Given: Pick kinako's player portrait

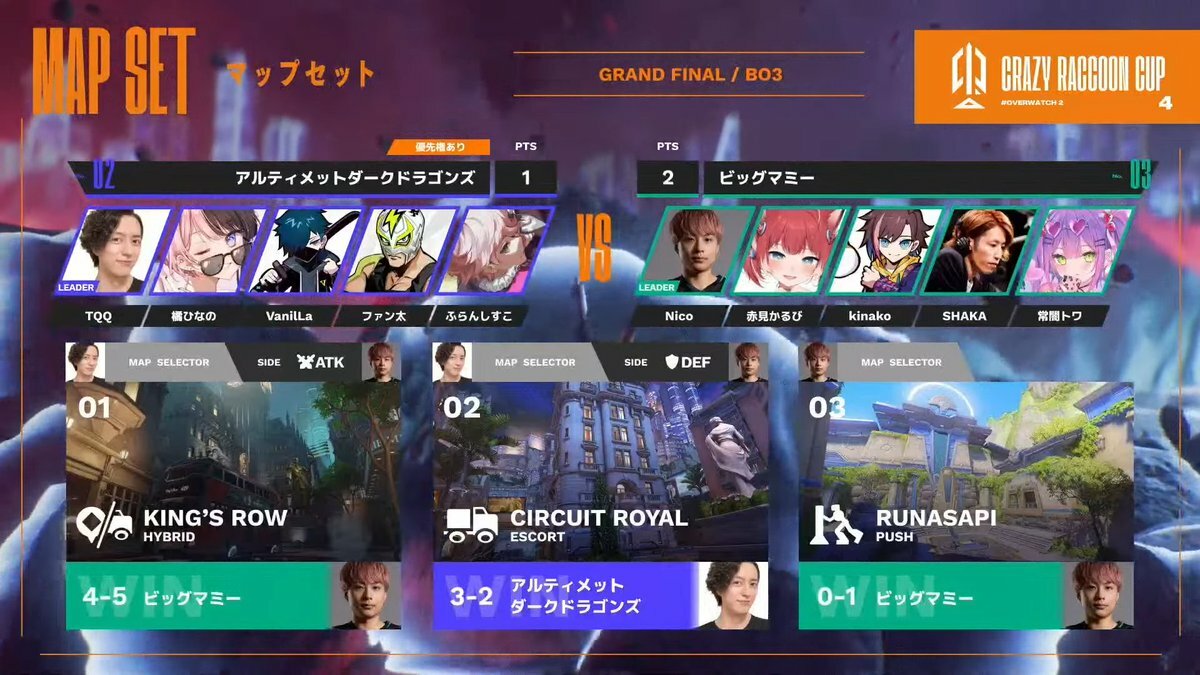Looking at the screenshot, I should pos(883,250).
